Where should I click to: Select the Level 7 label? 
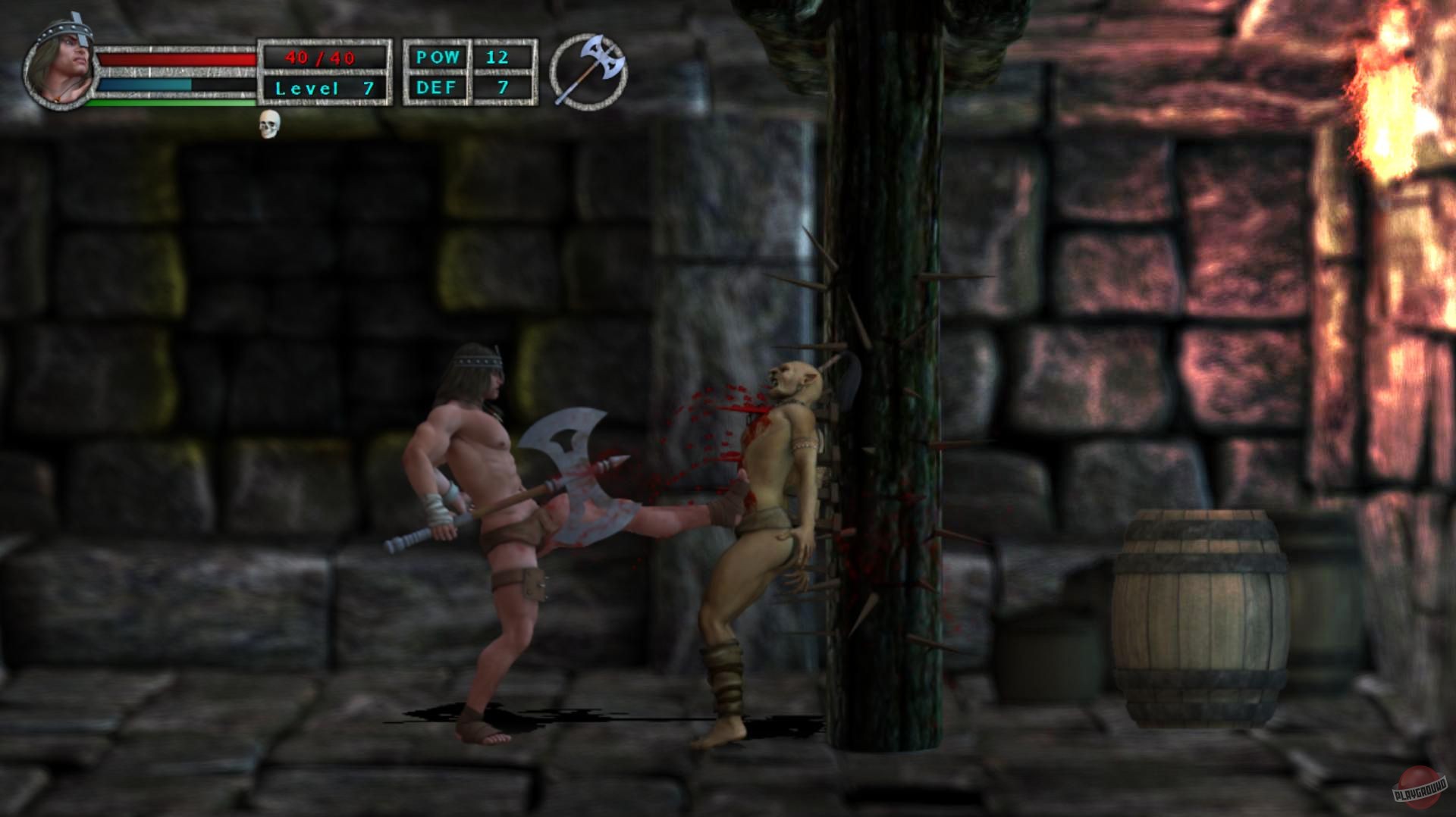tap(322, 87)
